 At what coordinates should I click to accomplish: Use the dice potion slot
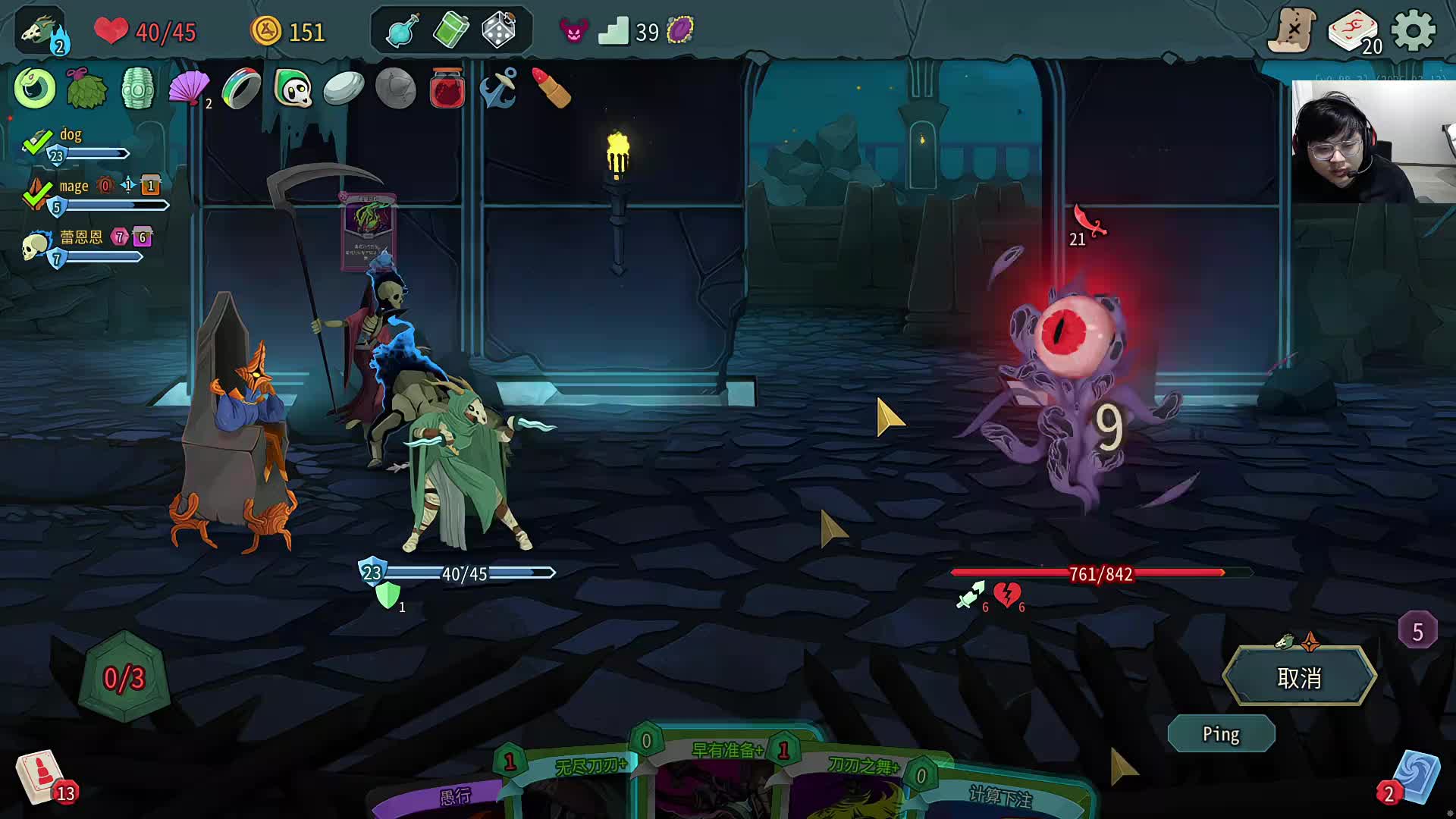[x=498, y=32]
